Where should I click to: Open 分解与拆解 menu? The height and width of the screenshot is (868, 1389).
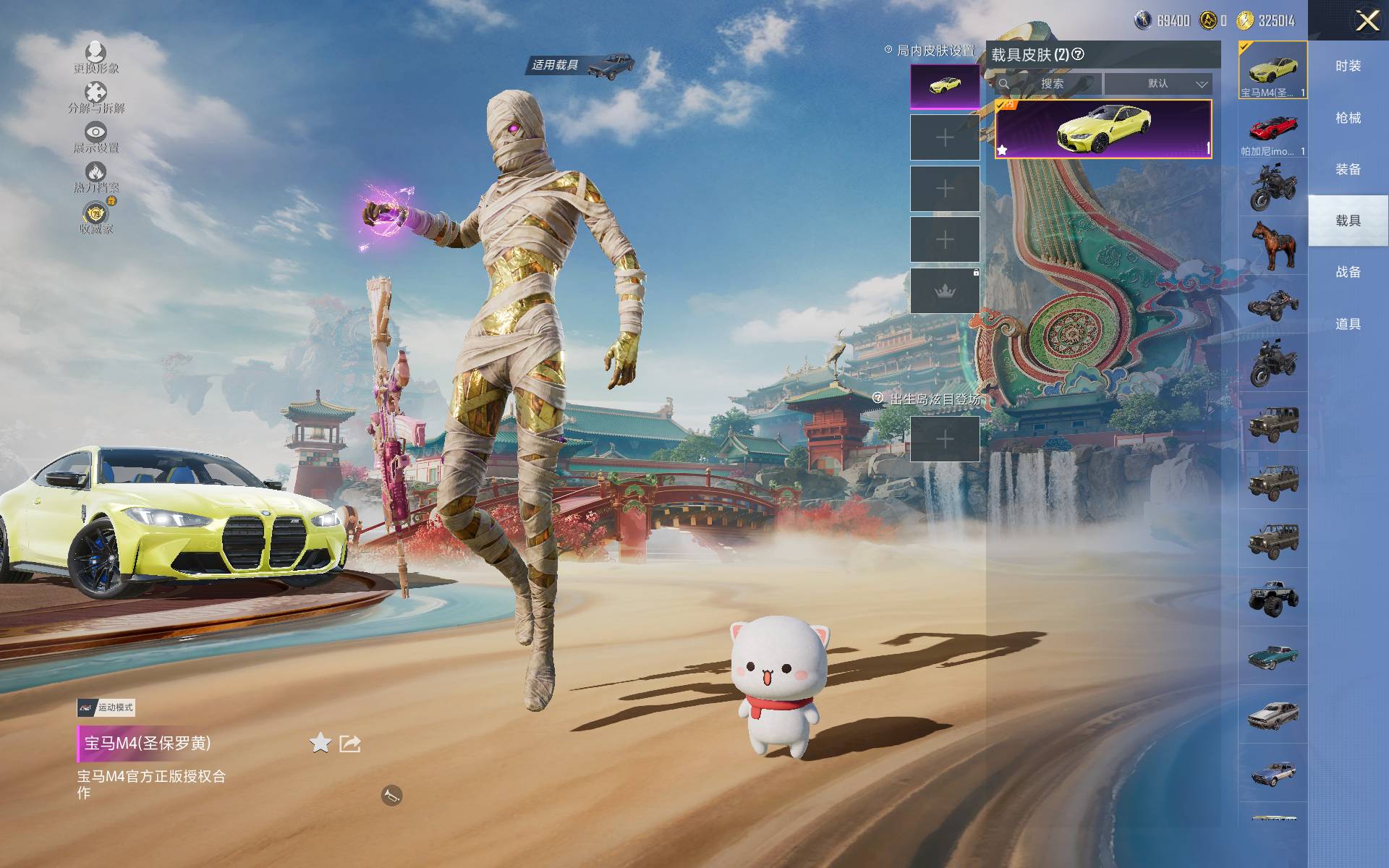[95, 97]
